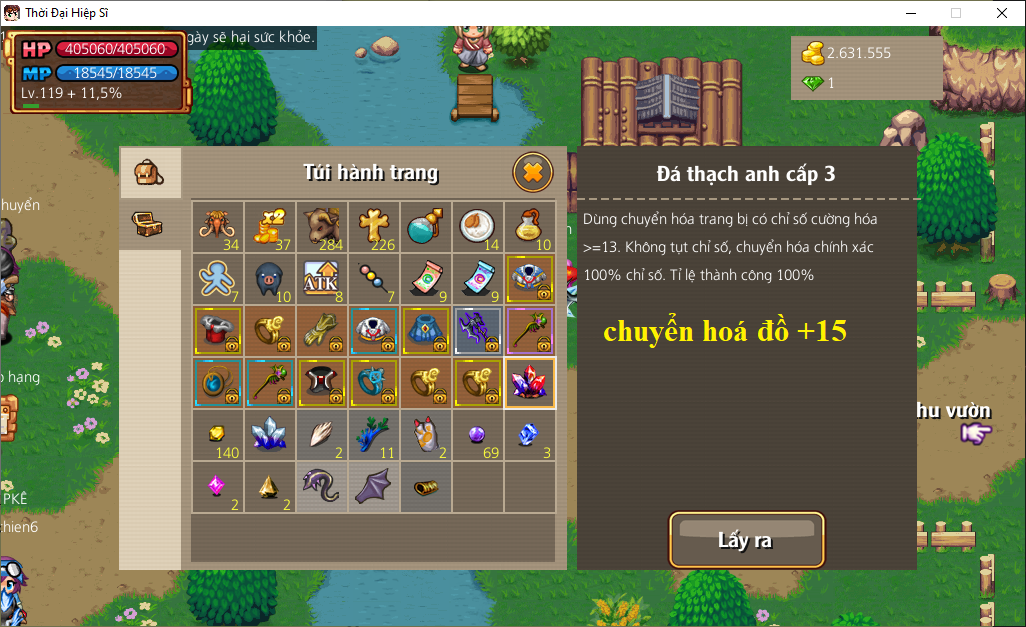The image size is (1026, 627).
Task: Choose the purple bat wing item
Action: point(373,487)
